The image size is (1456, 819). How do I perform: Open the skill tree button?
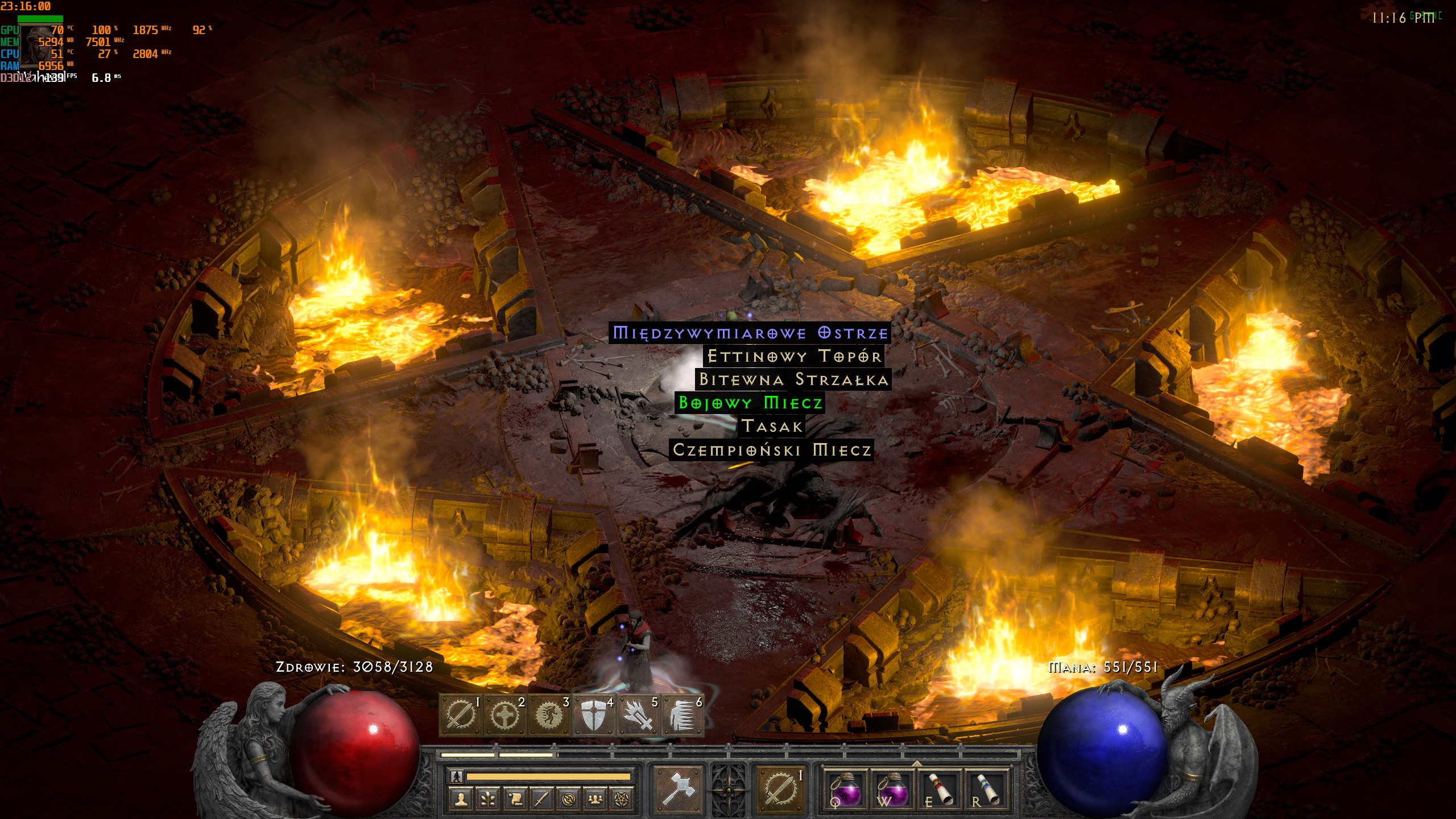coord(487,799)
